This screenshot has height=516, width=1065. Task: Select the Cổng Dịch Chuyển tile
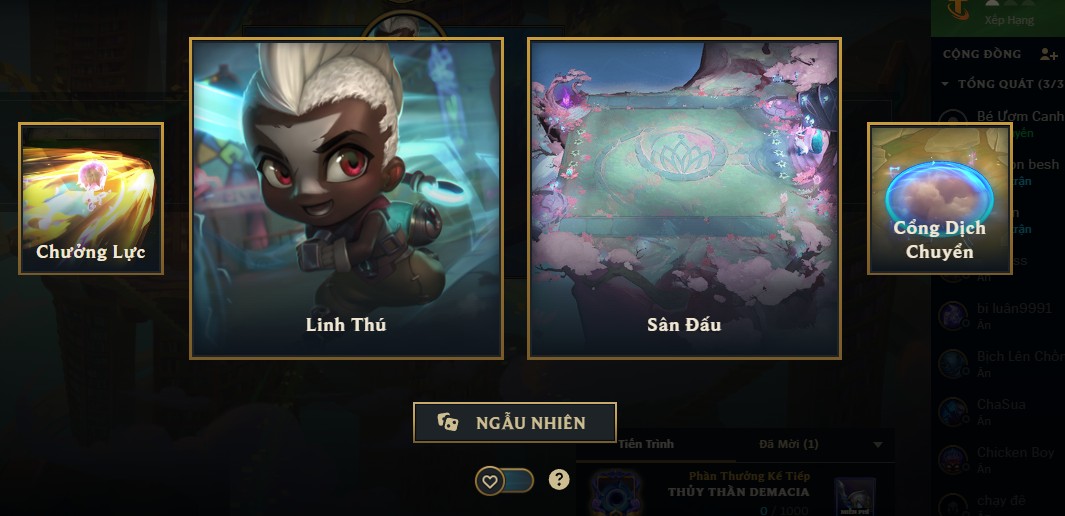point(939,198)
